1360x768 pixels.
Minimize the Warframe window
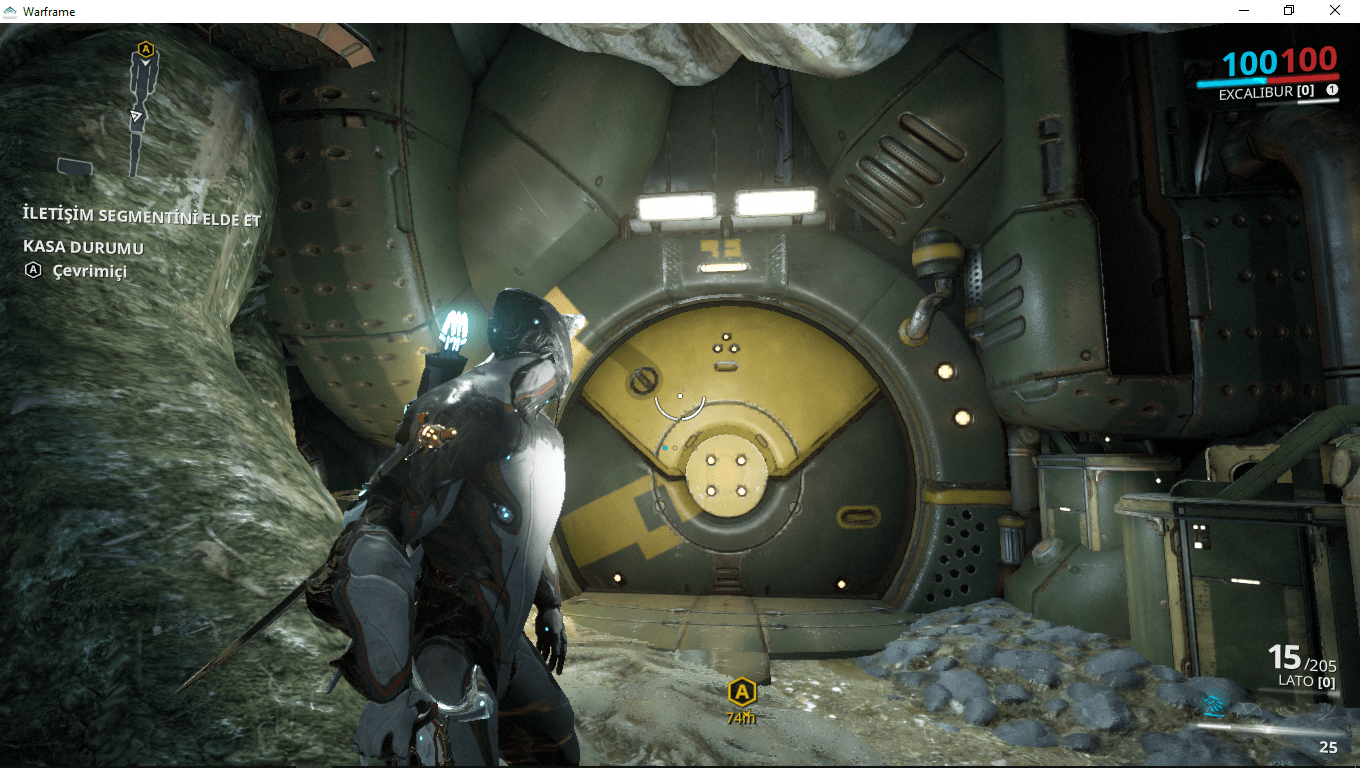(x=1243, y=11)
